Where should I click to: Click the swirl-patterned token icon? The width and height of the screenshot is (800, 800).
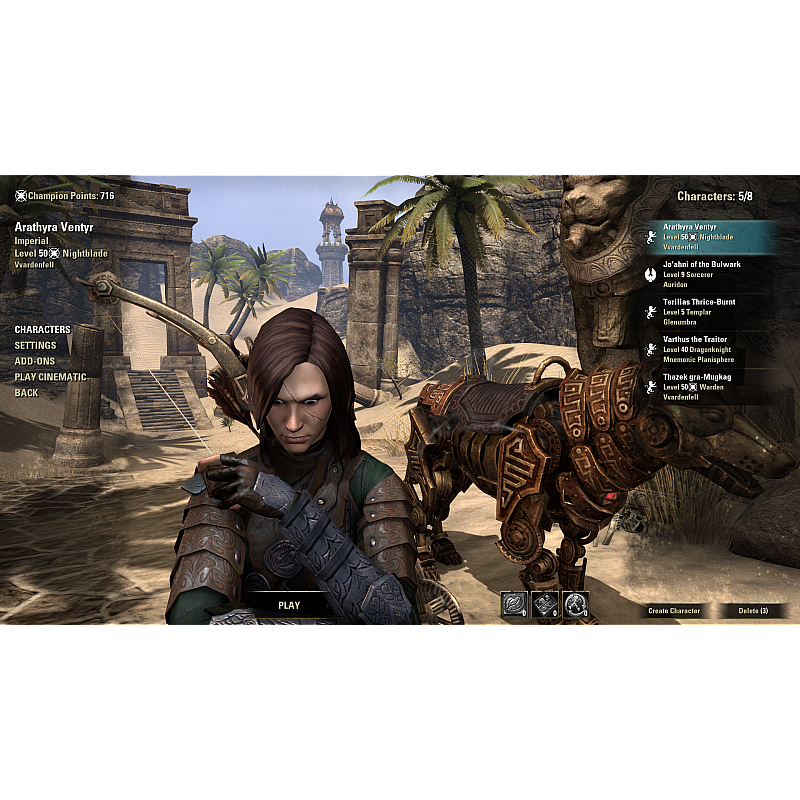pyautogui.click(x=514, y=604)
